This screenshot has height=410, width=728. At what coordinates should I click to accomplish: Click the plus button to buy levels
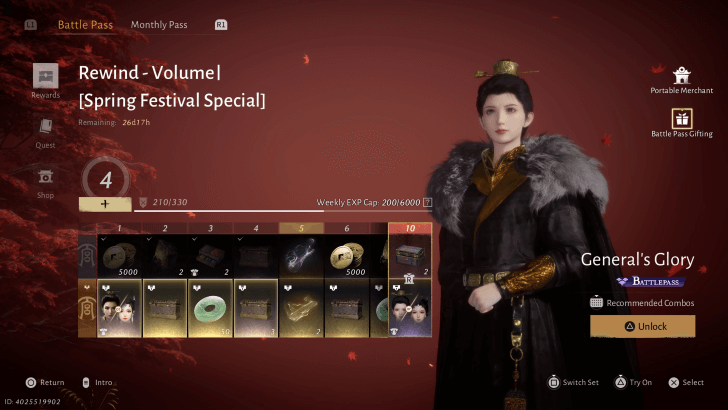(x=104, y=203)
